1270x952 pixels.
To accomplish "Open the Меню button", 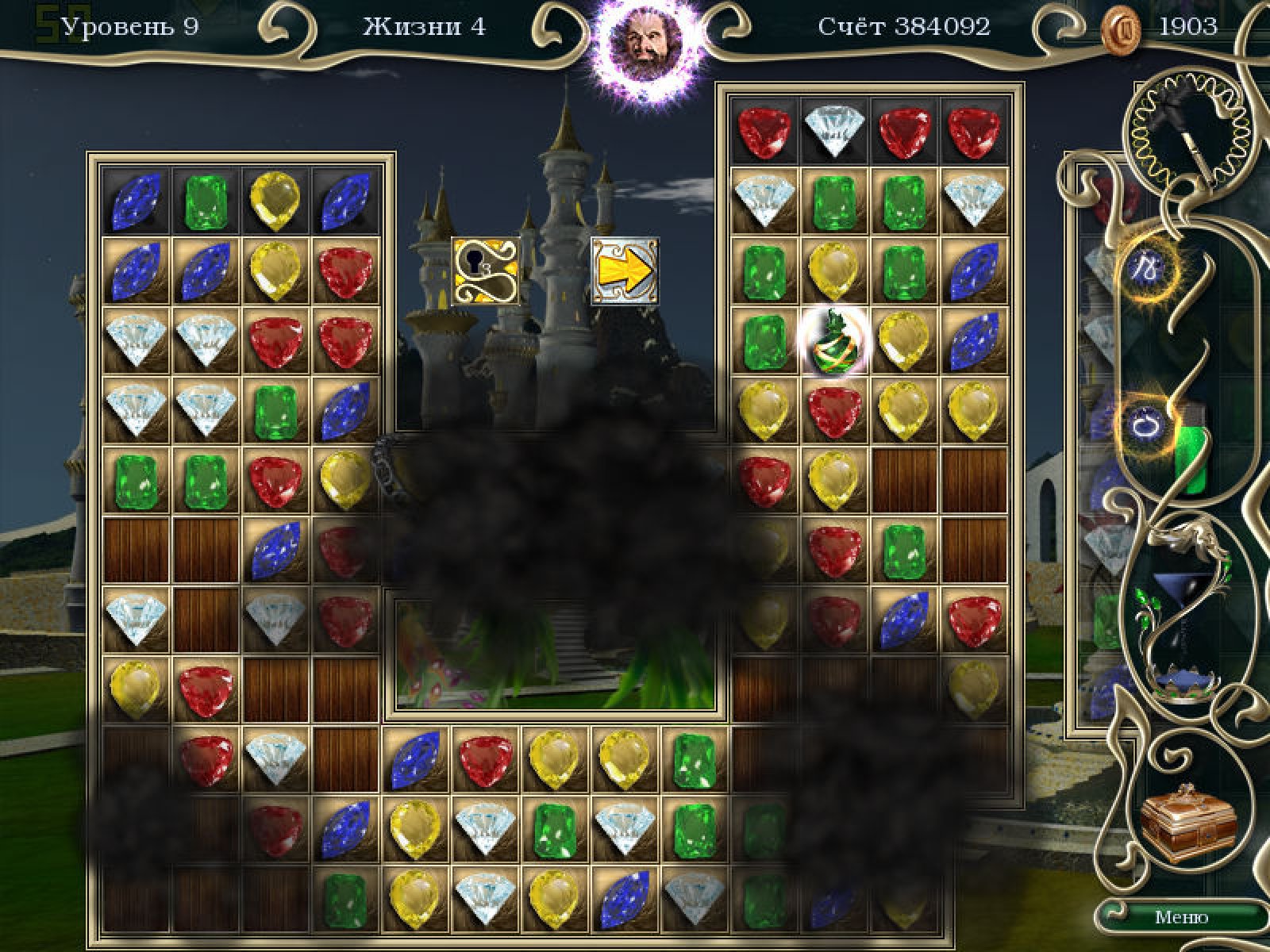I will coord(1181,917).
